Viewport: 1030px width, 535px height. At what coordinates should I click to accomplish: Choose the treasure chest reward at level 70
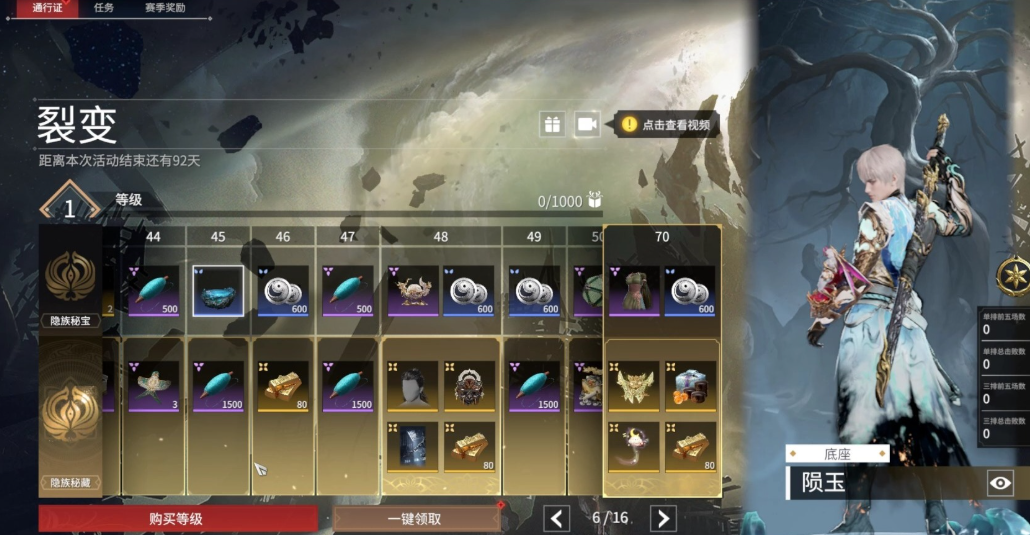pyautogui.click(x=690, y=386)
